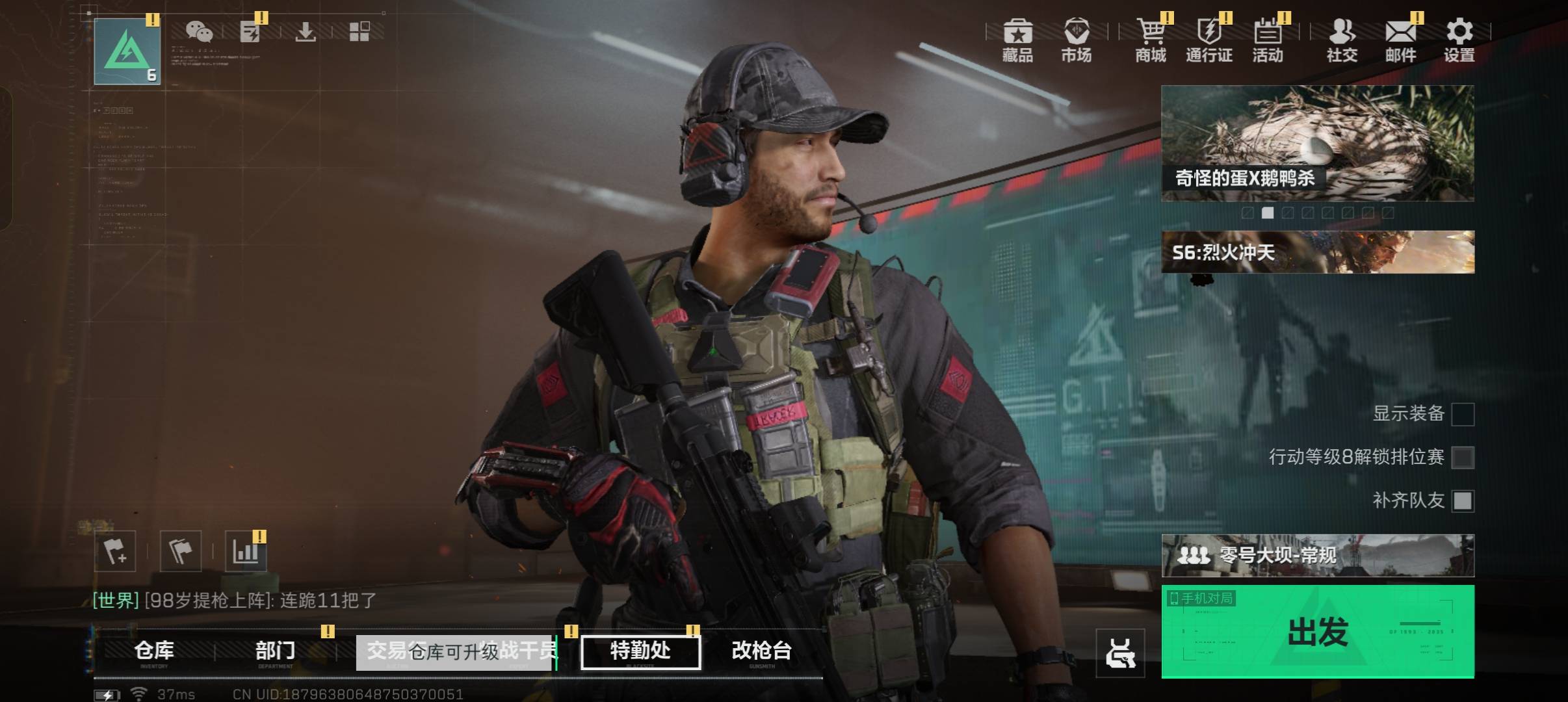Switch to the 特勤处 tab
This screenshot has height=702, width=1568.
pos(640,651)
